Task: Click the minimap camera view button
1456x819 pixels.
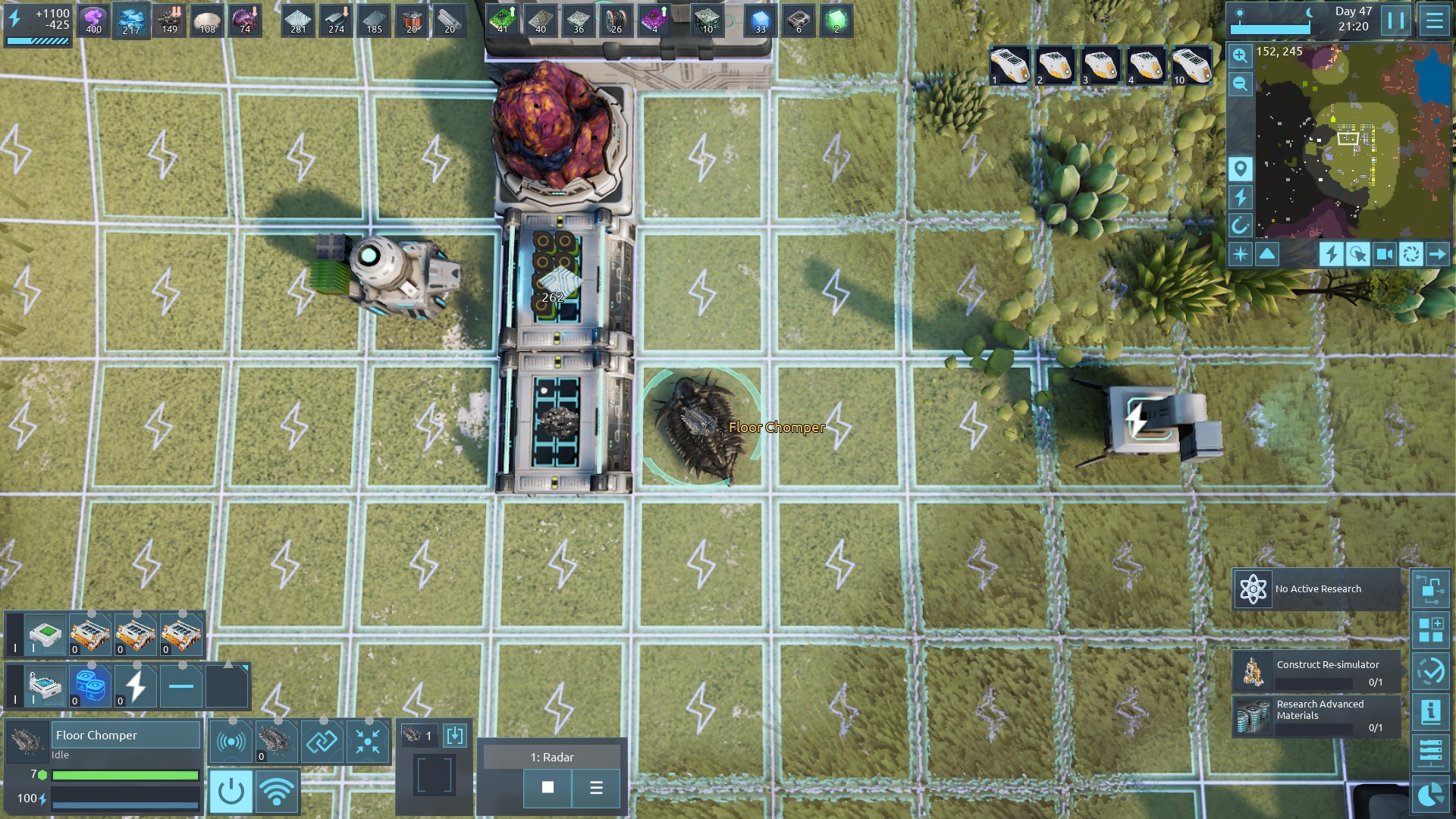Action: 1384,254
